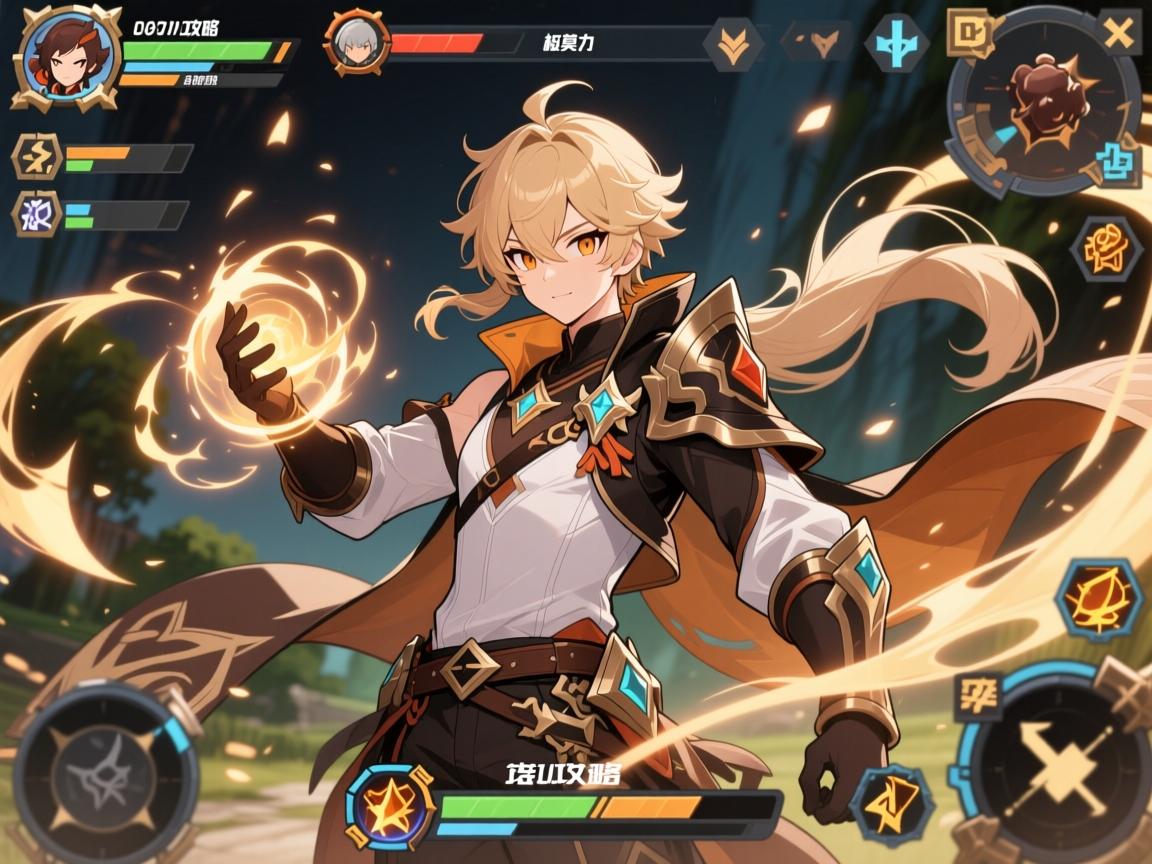
Task: Activate the cyan cross hexagon icon
Action: (896, 44)
